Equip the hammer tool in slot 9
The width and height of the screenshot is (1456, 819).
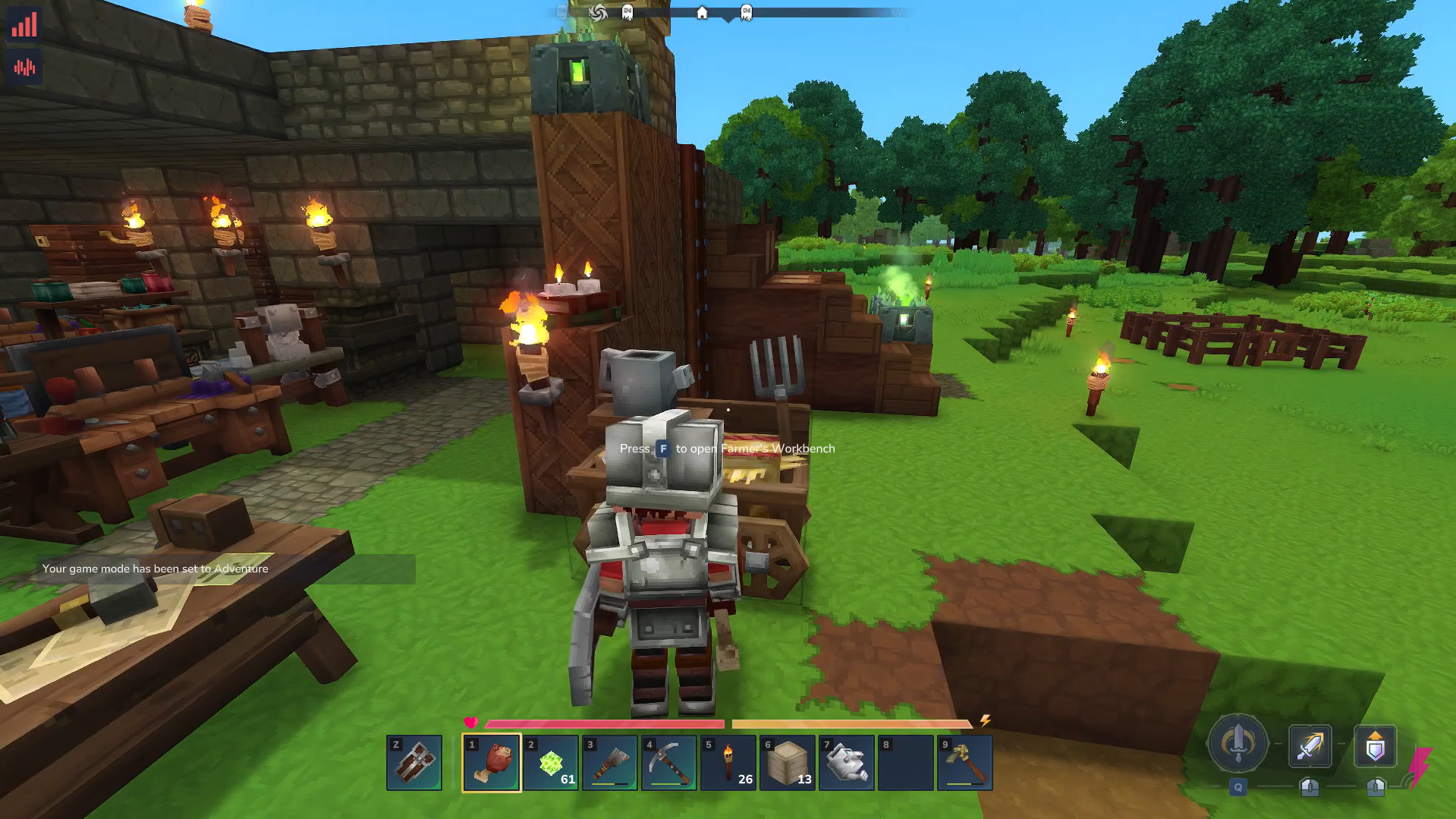(965, 763)
